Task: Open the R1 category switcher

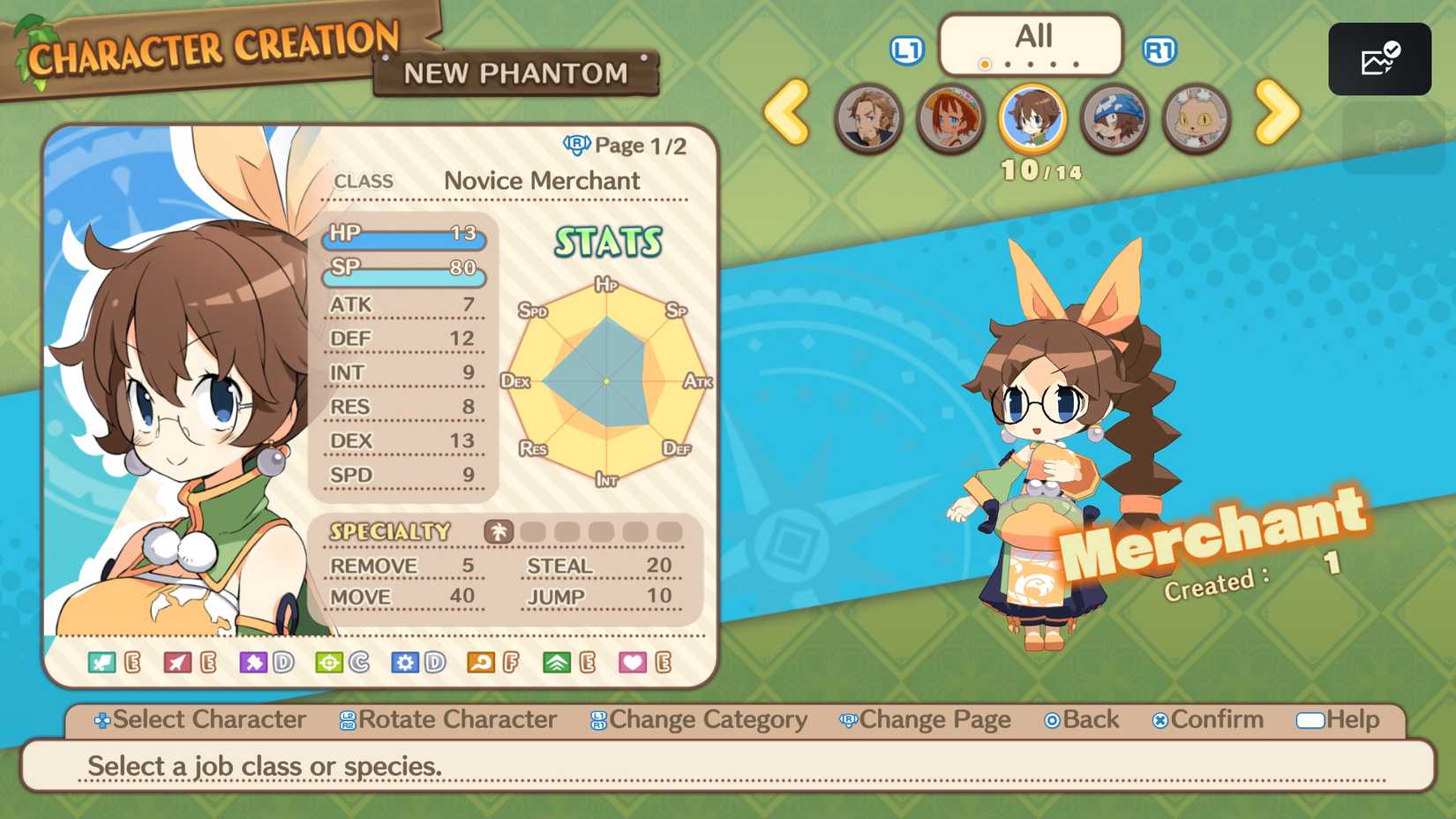Action: [x=1162, y=50]
